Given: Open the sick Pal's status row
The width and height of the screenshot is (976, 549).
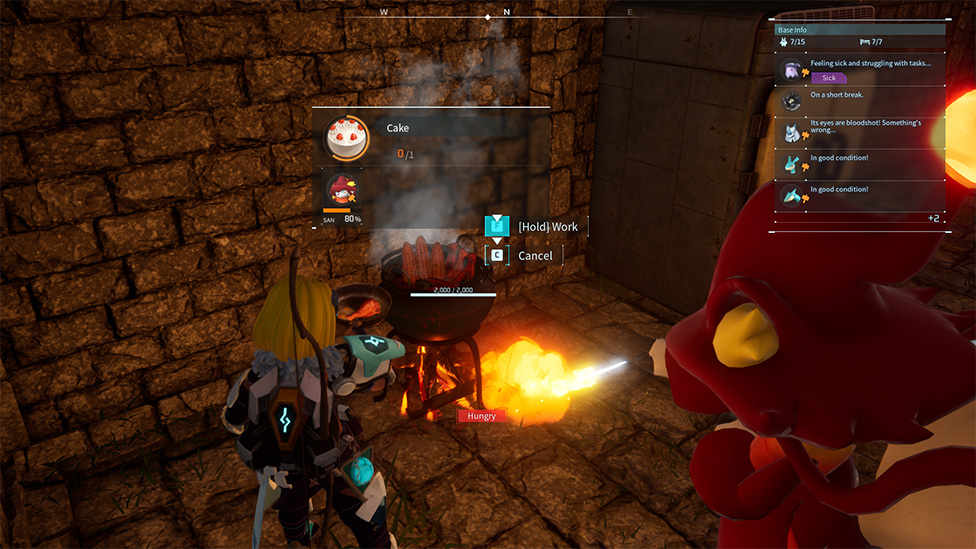Looking at the screenshot, I should tap(860, 69).
